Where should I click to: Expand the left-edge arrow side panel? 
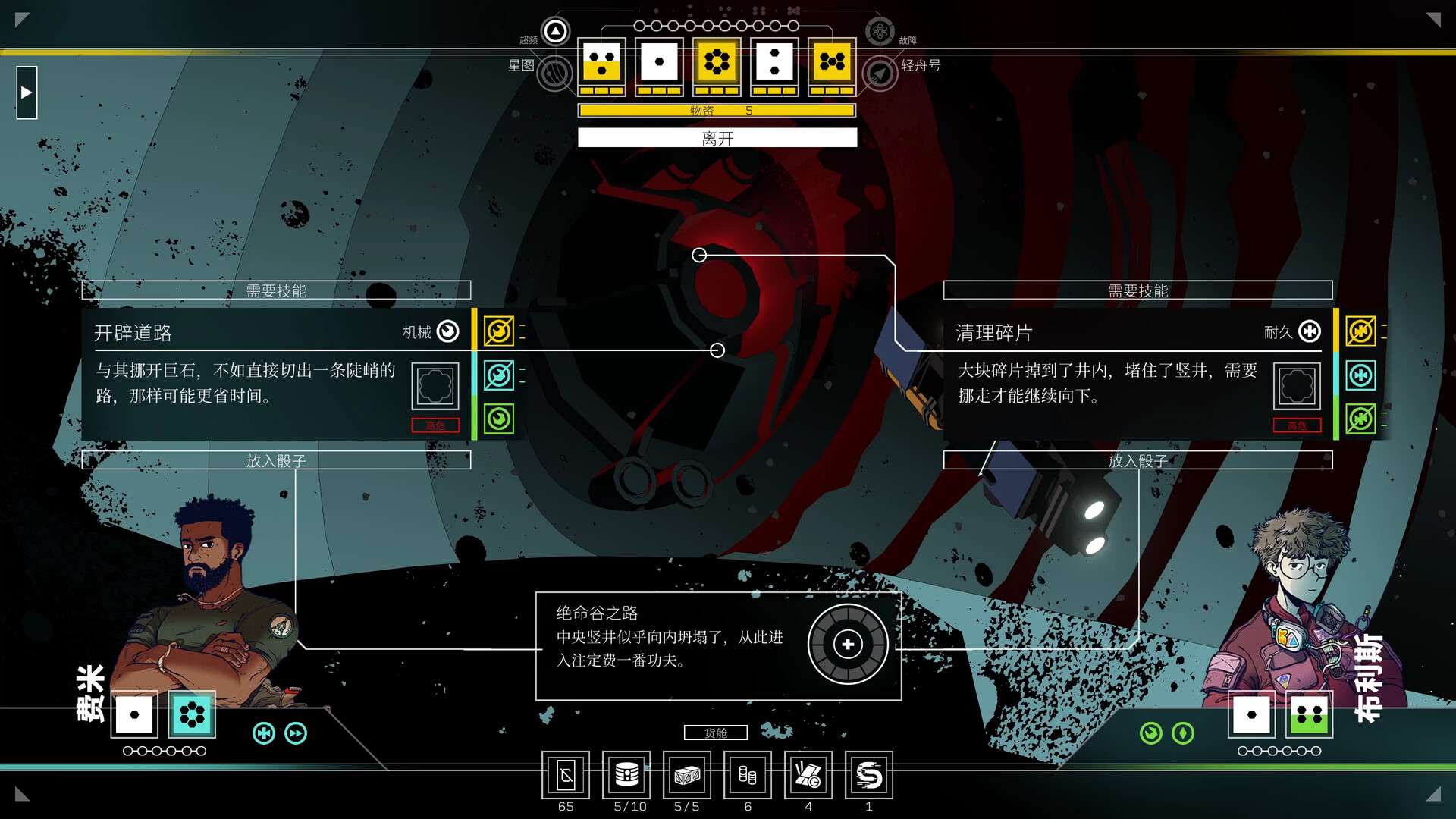27,91
